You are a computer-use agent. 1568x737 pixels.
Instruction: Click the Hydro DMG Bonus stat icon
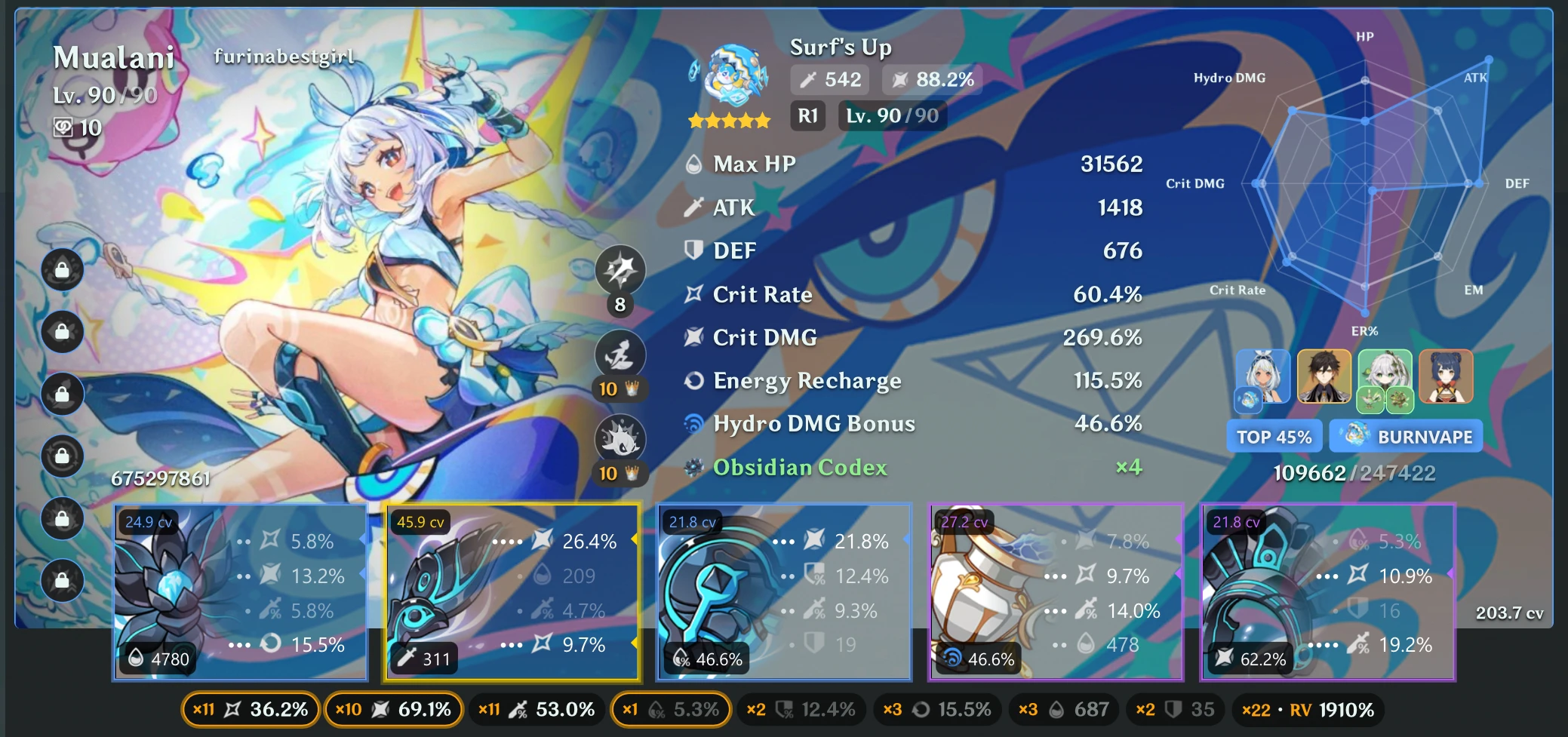point(692,424)
